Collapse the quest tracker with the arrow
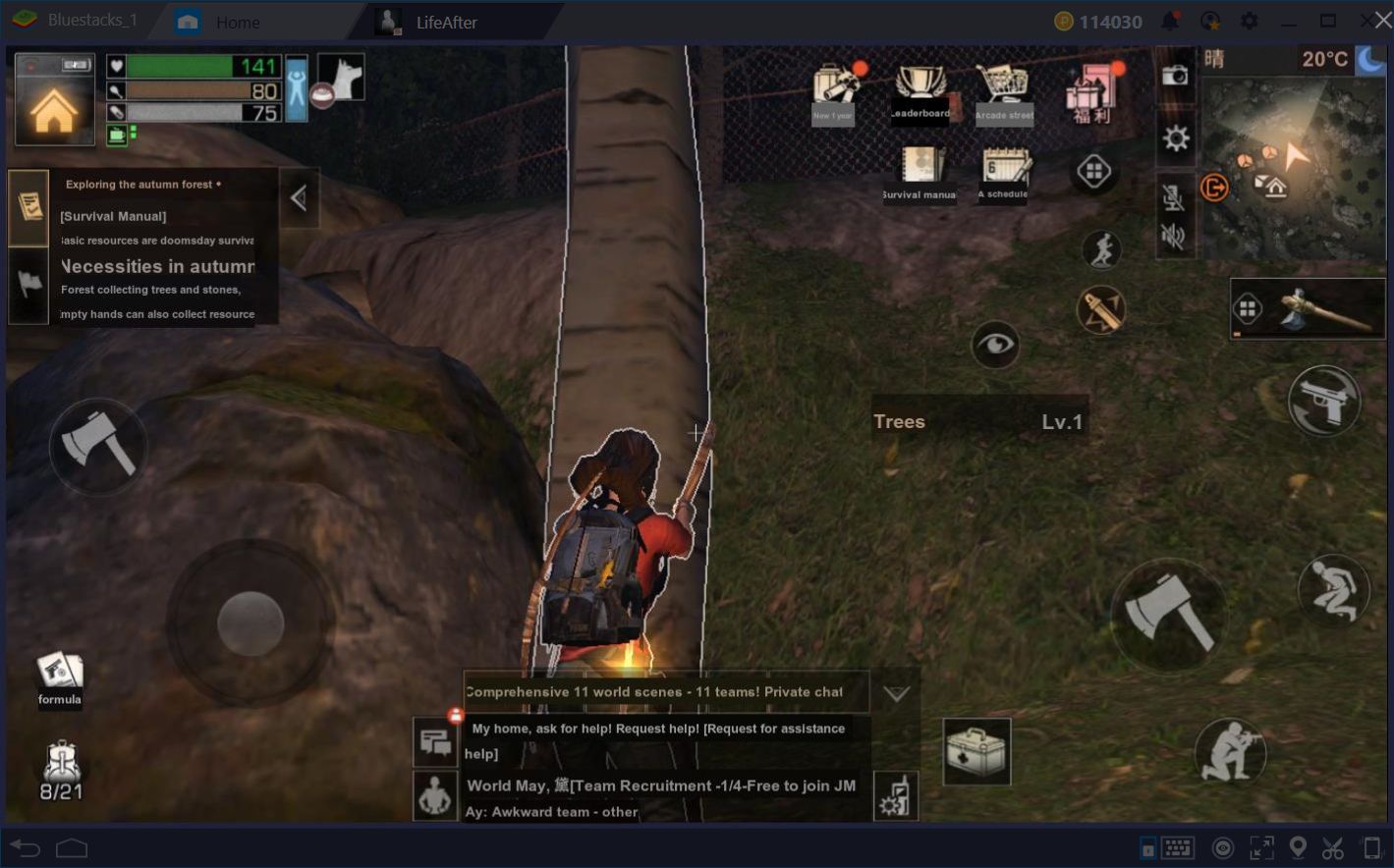This screenshot has width=1394, height=868. tap(299, 198)
